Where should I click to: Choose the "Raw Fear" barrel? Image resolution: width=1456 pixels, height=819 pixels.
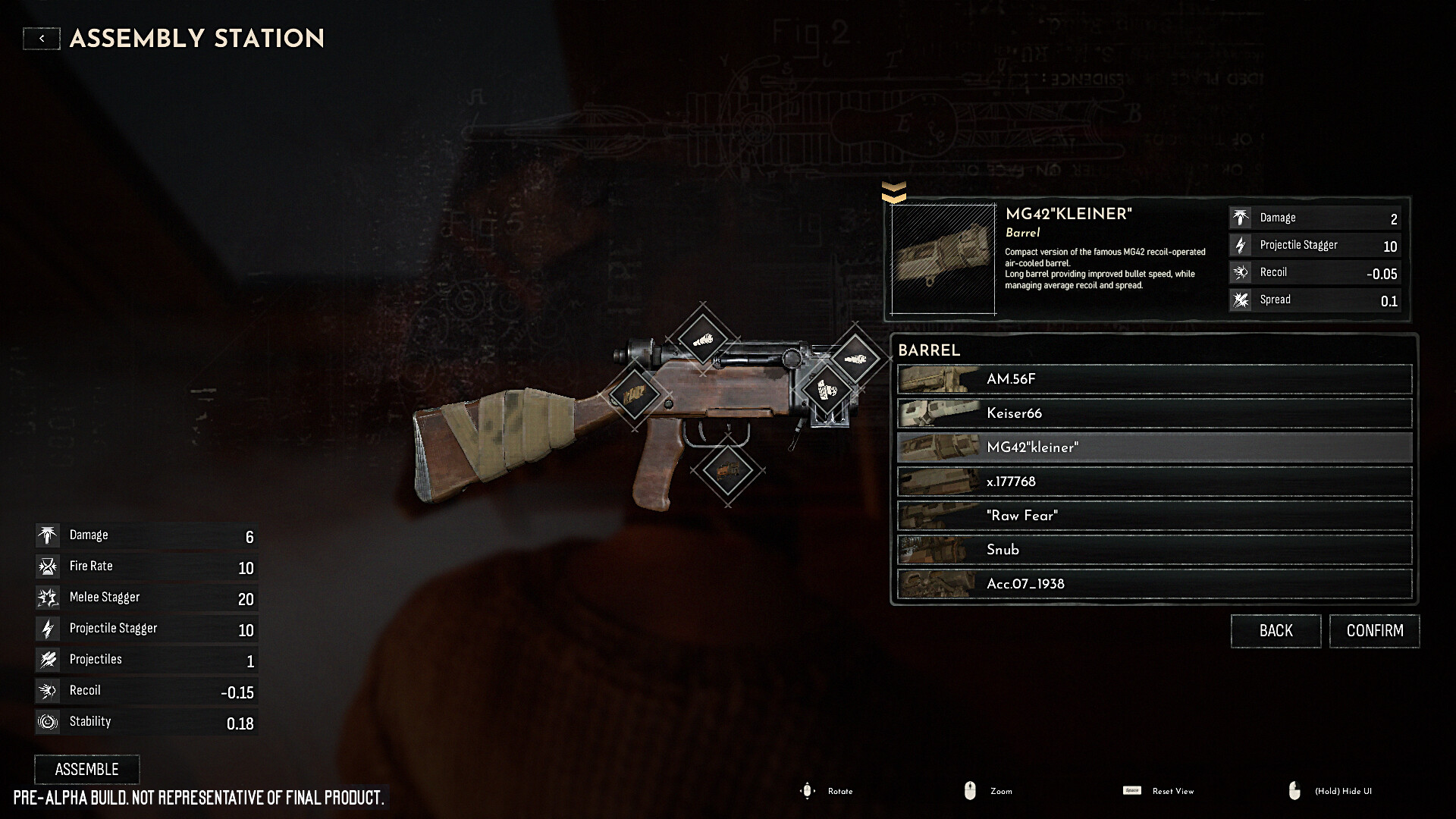1154,516
